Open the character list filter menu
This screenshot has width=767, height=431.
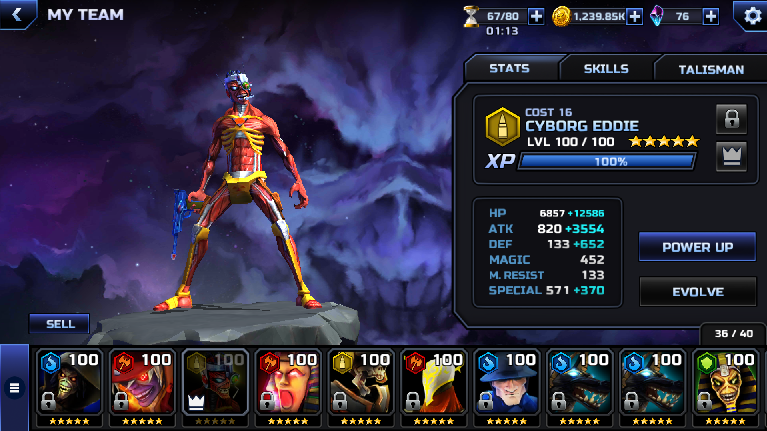(14, 387)
